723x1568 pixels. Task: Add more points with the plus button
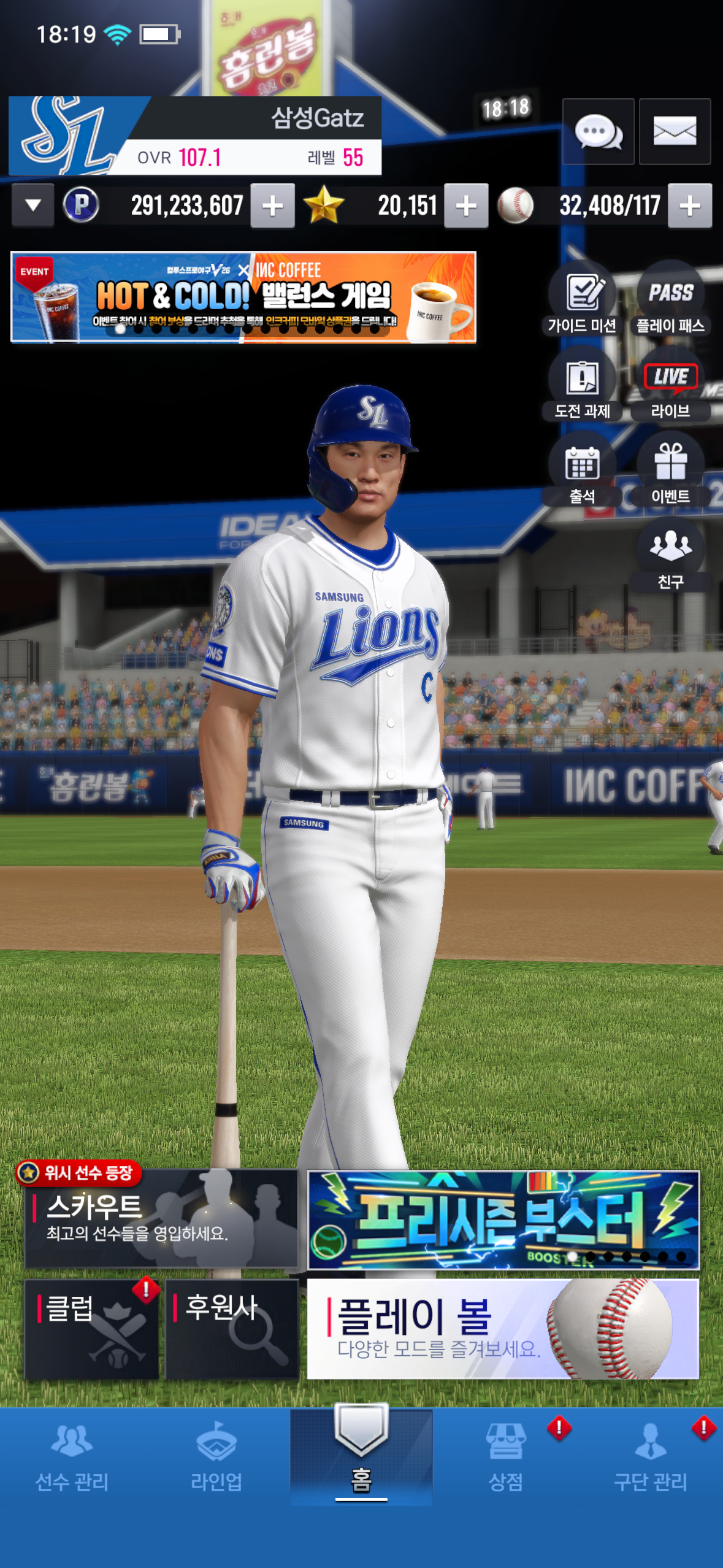point(272,206)
